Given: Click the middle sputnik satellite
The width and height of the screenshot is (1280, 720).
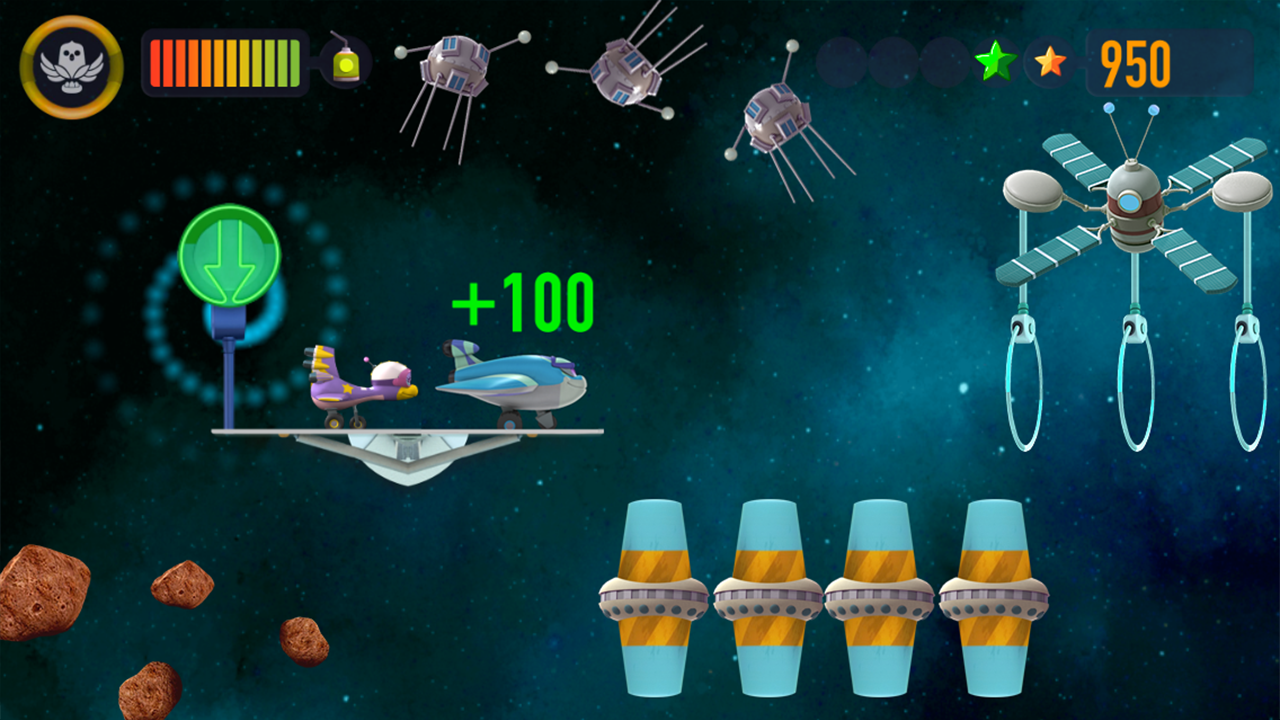Looking at the screenshot, I should (x=625, y=75).
